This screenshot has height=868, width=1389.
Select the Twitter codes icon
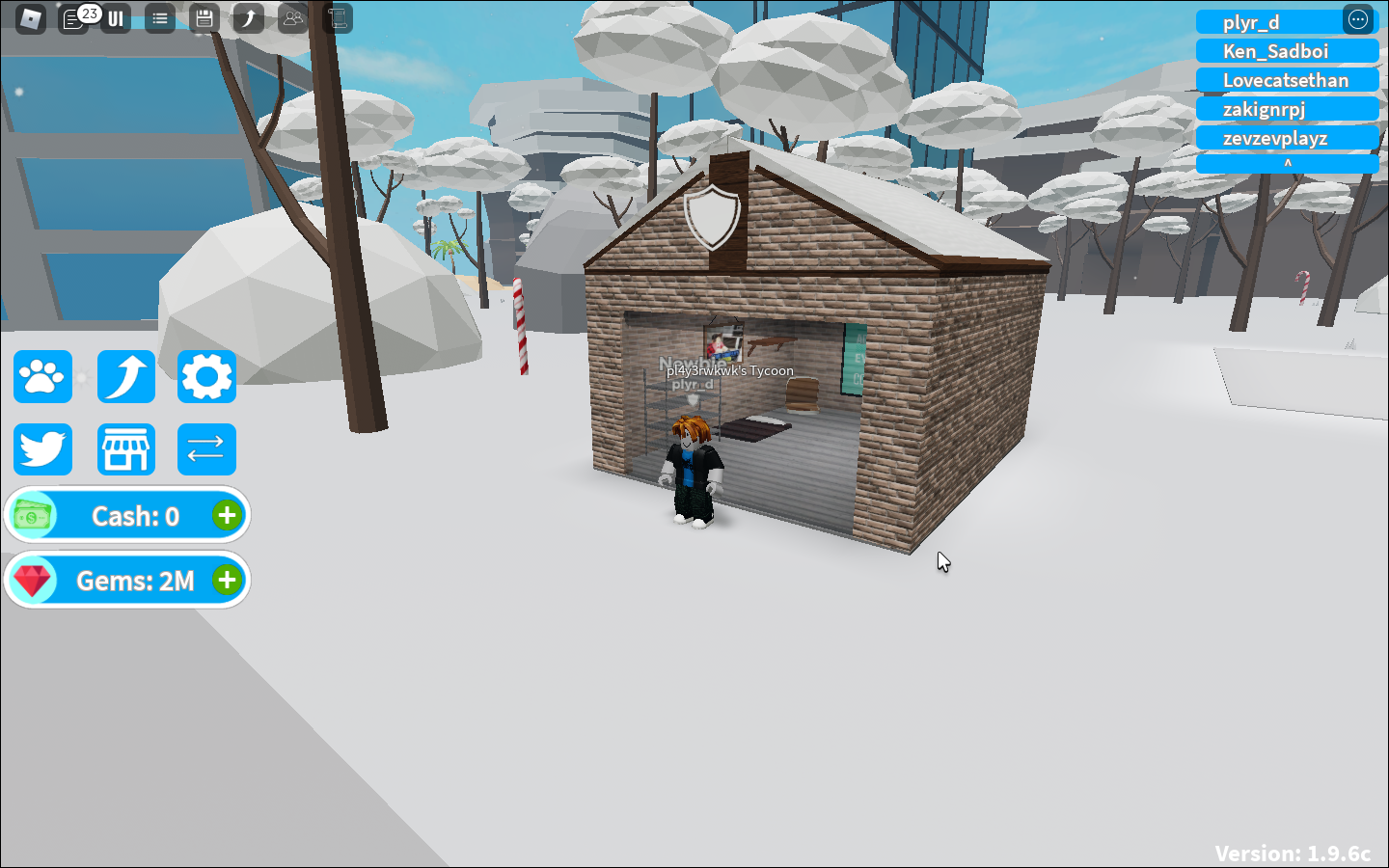(41, 448)
